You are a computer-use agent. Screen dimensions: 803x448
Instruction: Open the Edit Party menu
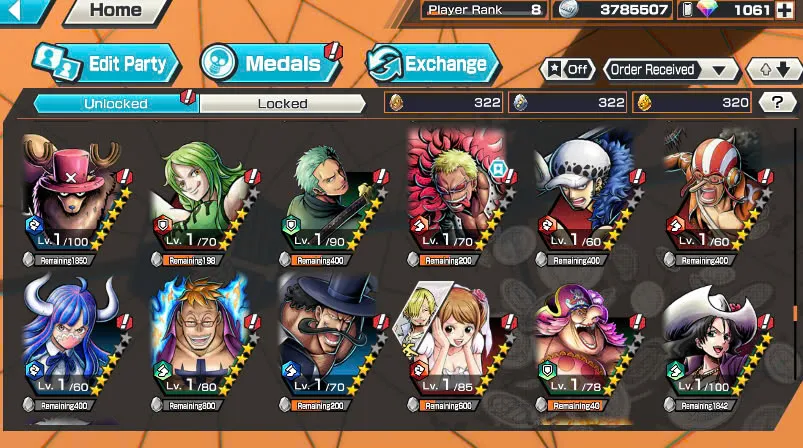106,64
